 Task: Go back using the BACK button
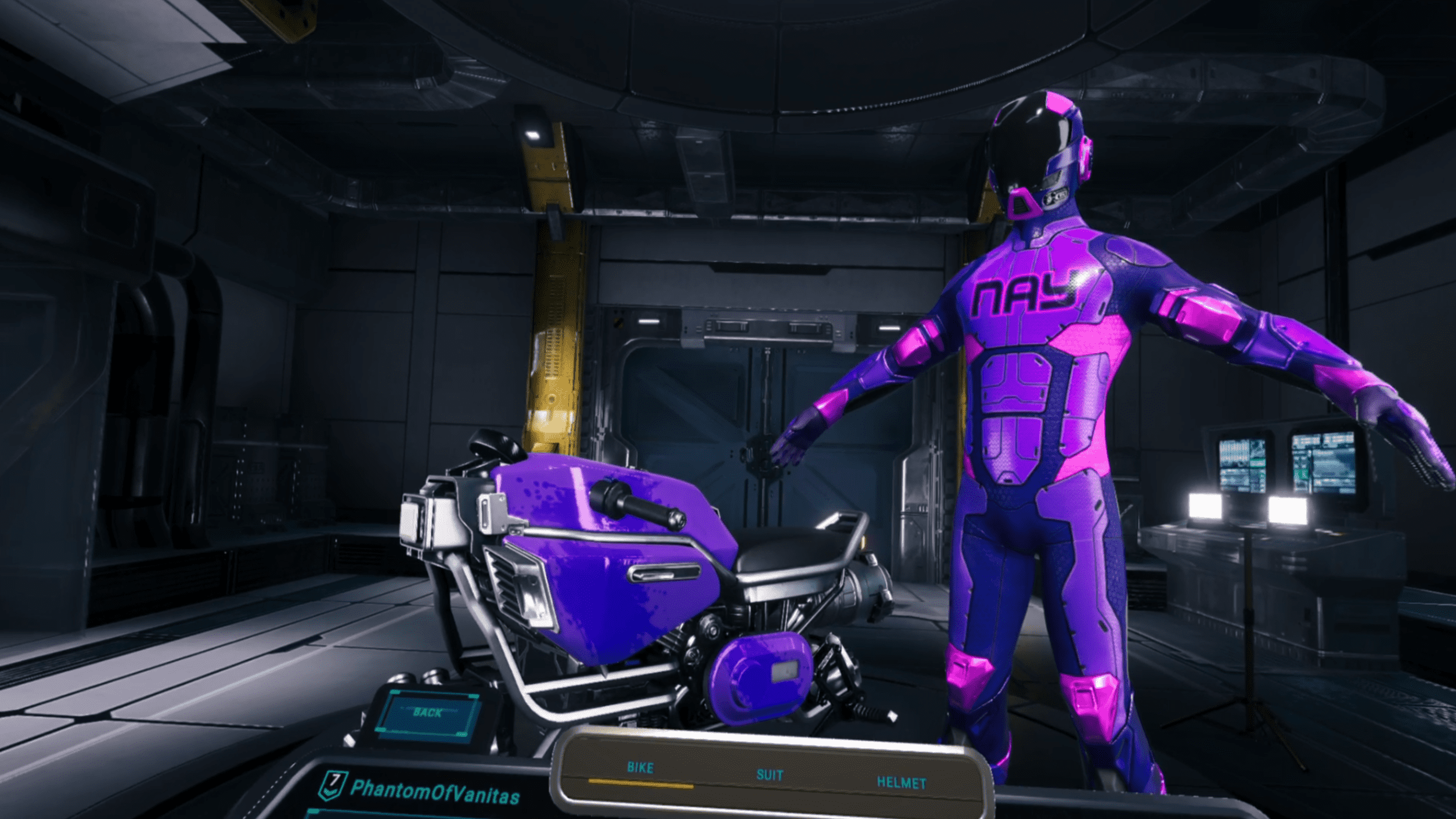click(428, 713)
